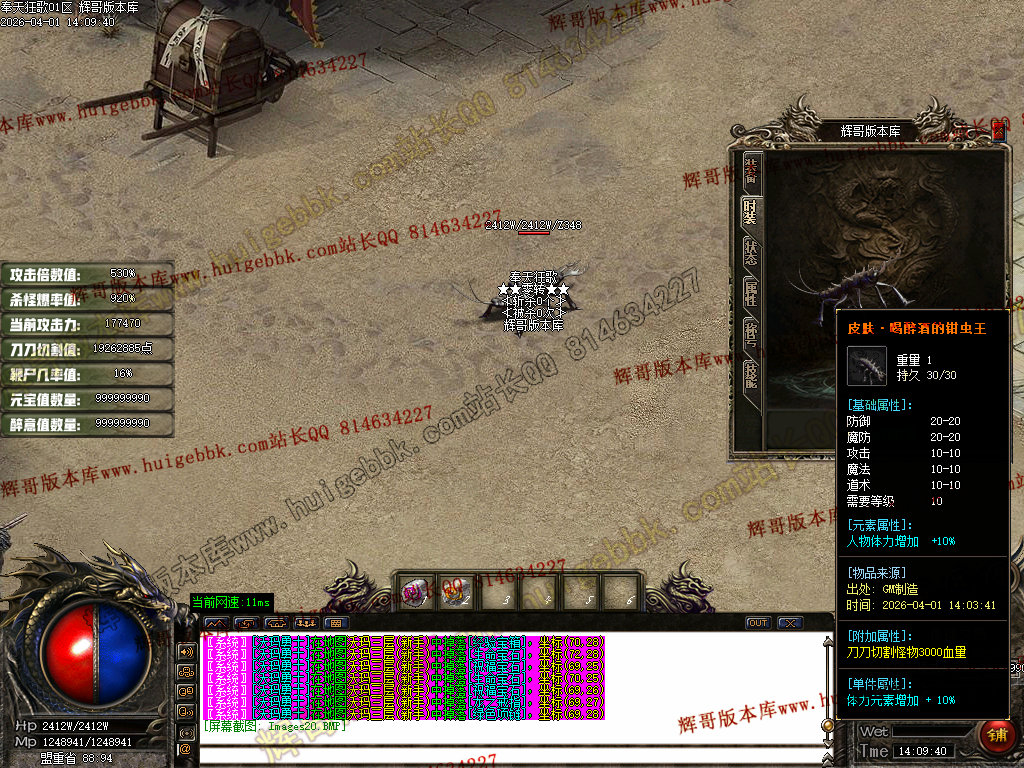
Task: Select the @ chat channel icon
Action: (x=185, y=748)
